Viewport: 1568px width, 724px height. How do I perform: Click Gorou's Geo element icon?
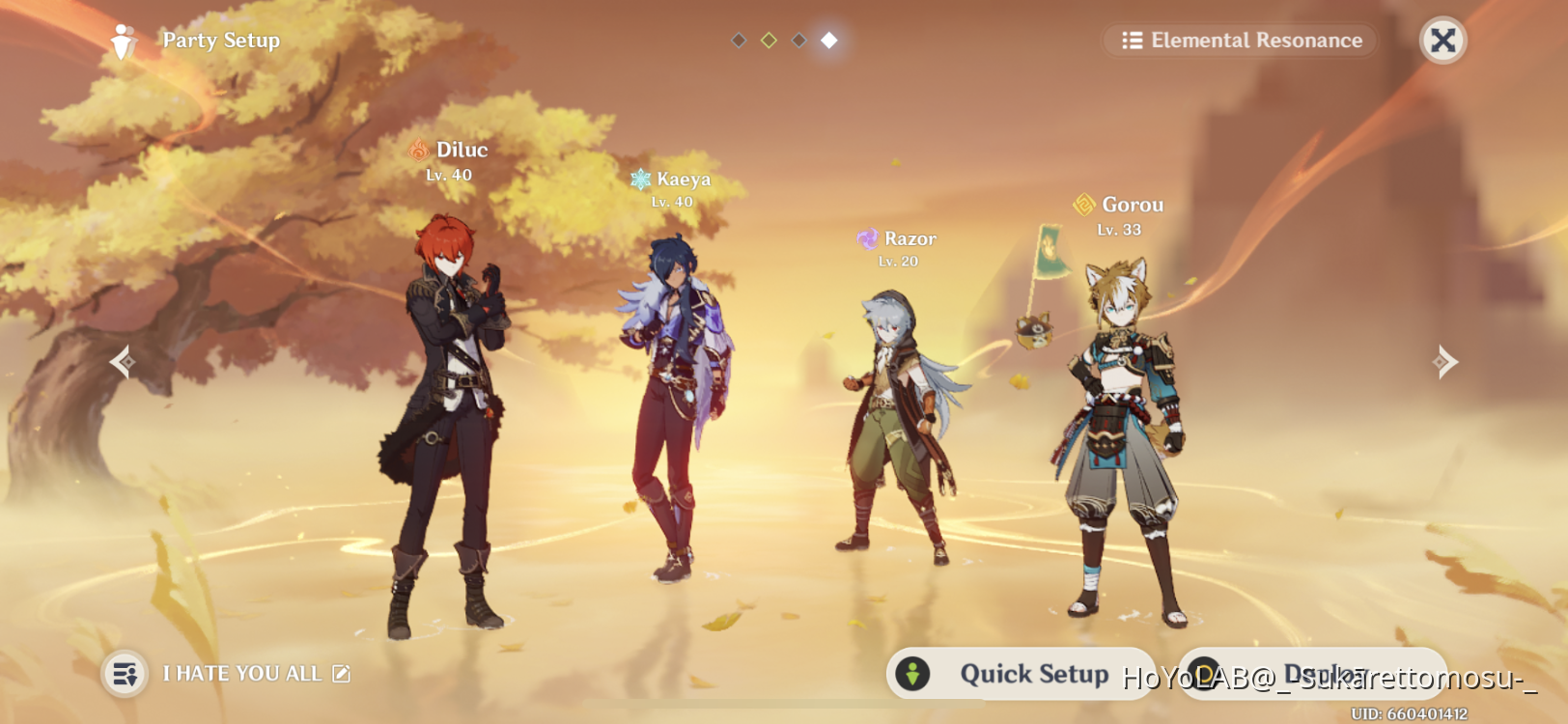[1085, 204]
